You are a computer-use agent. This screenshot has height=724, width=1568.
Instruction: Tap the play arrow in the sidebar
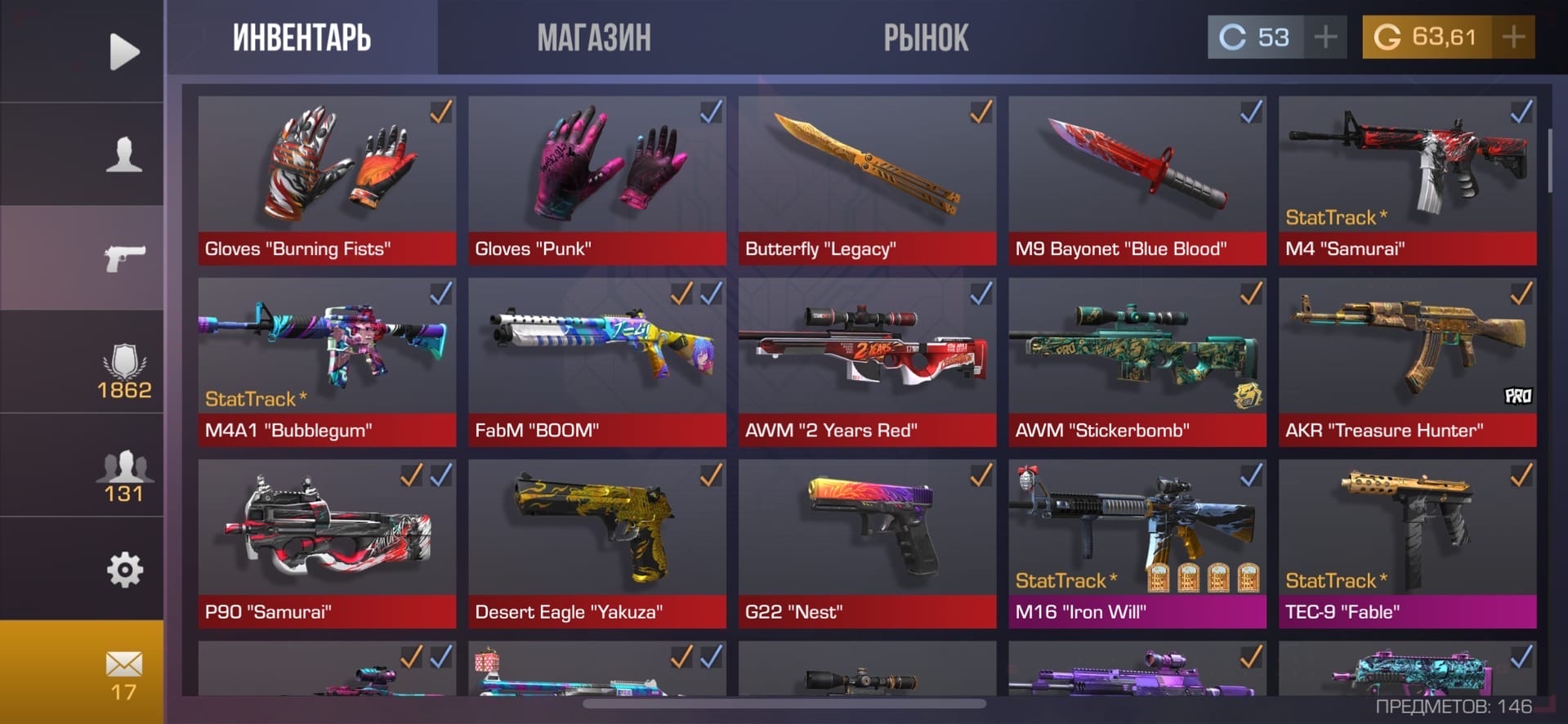click(x=124, y=51)
